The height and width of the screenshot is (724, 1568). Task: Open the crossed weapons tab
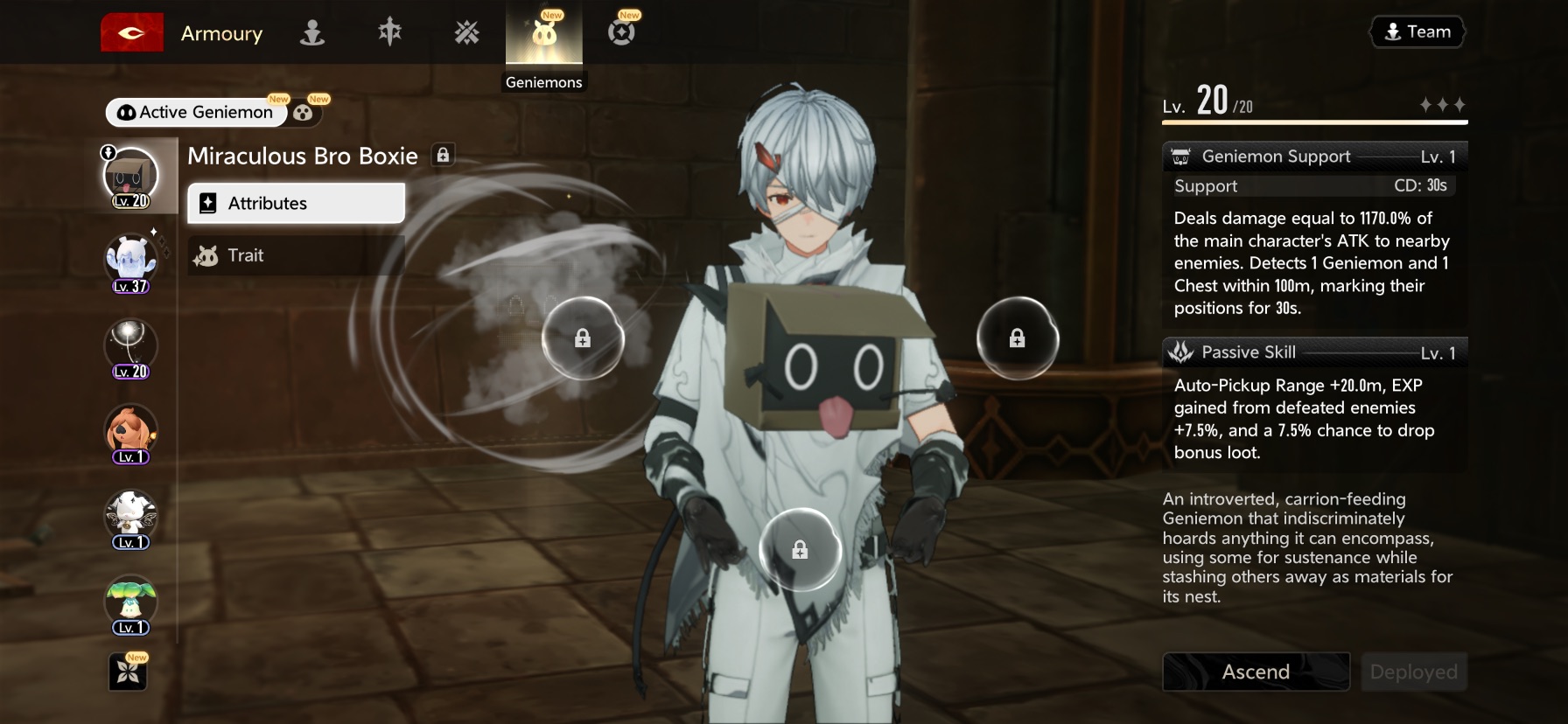(x=466, y=33)
